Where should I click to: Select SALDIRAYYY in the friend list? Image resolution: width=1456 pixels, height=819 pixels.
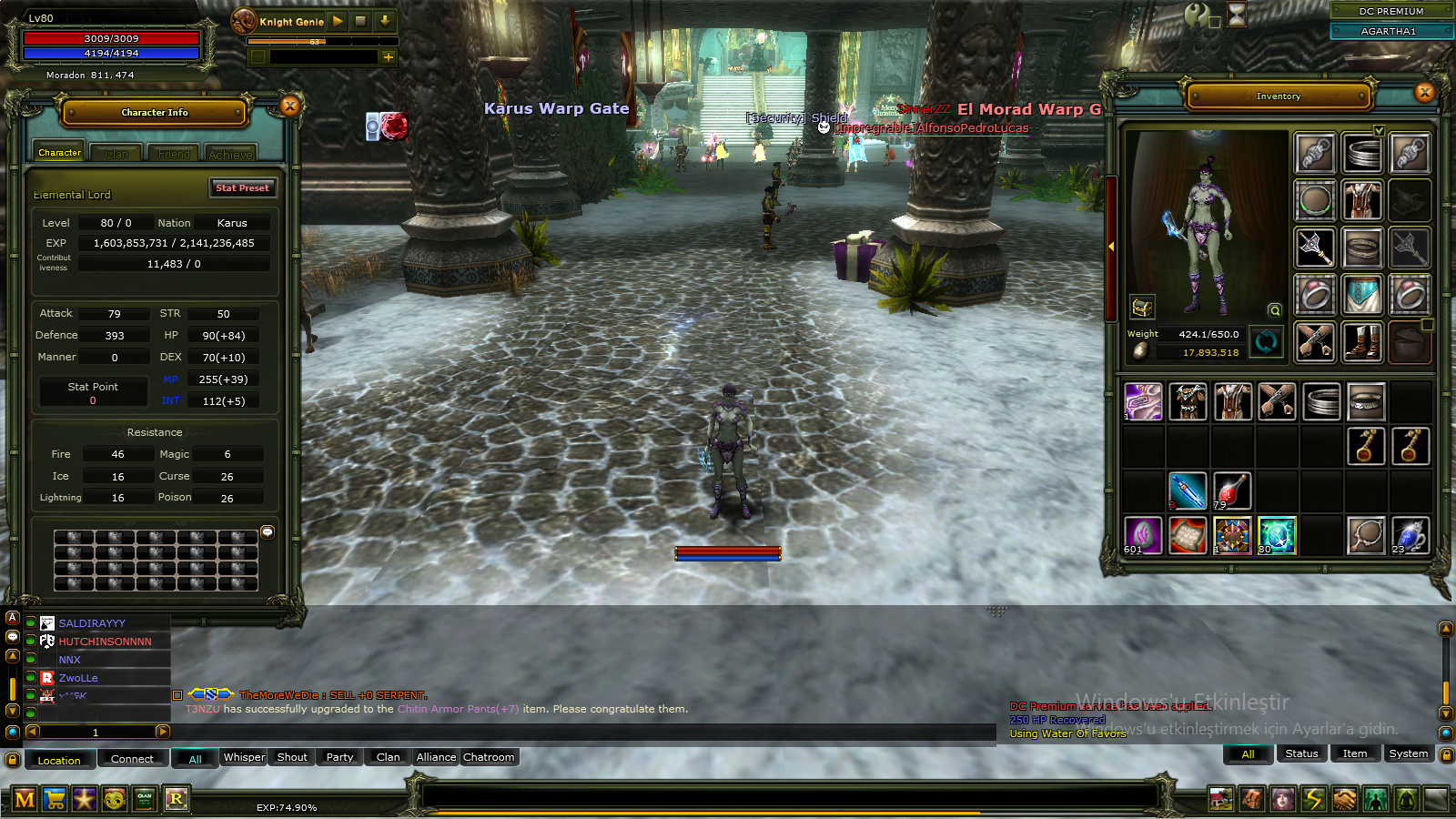[x=89, y=622]
